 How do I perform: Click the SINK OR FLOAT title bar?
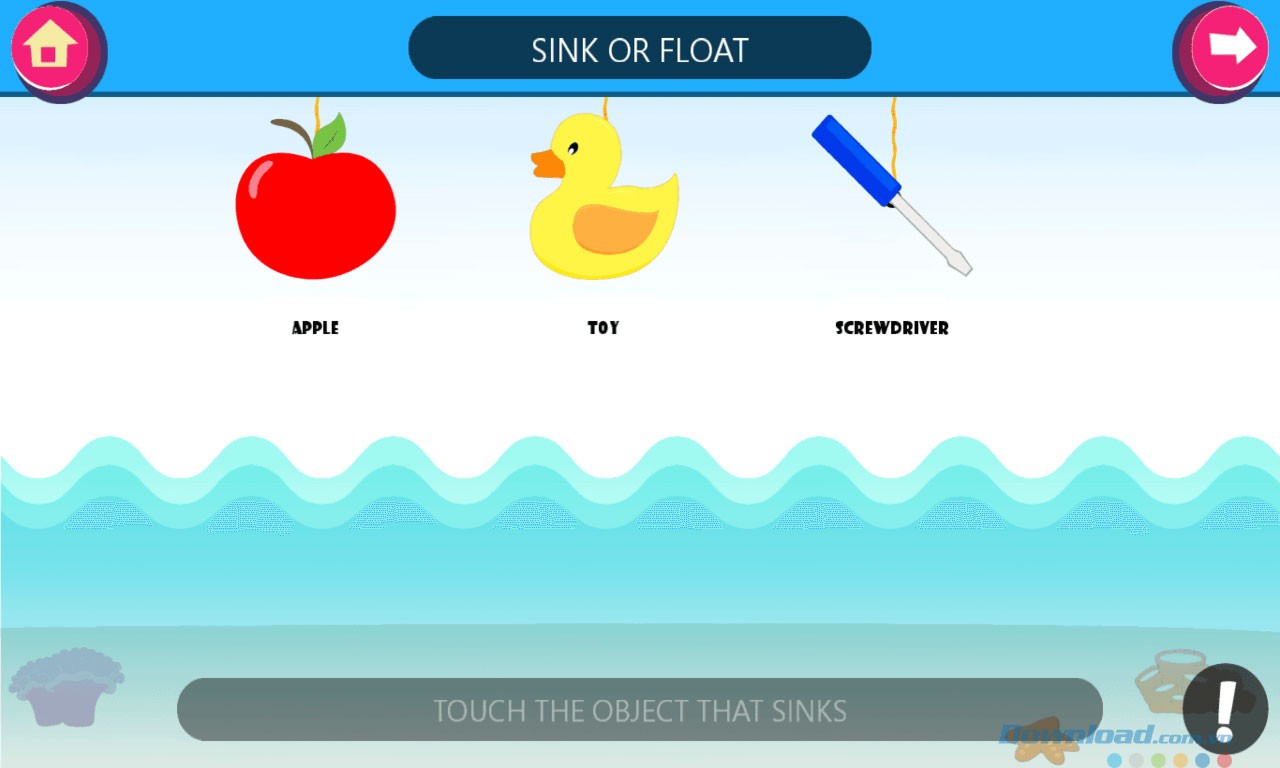639,47
